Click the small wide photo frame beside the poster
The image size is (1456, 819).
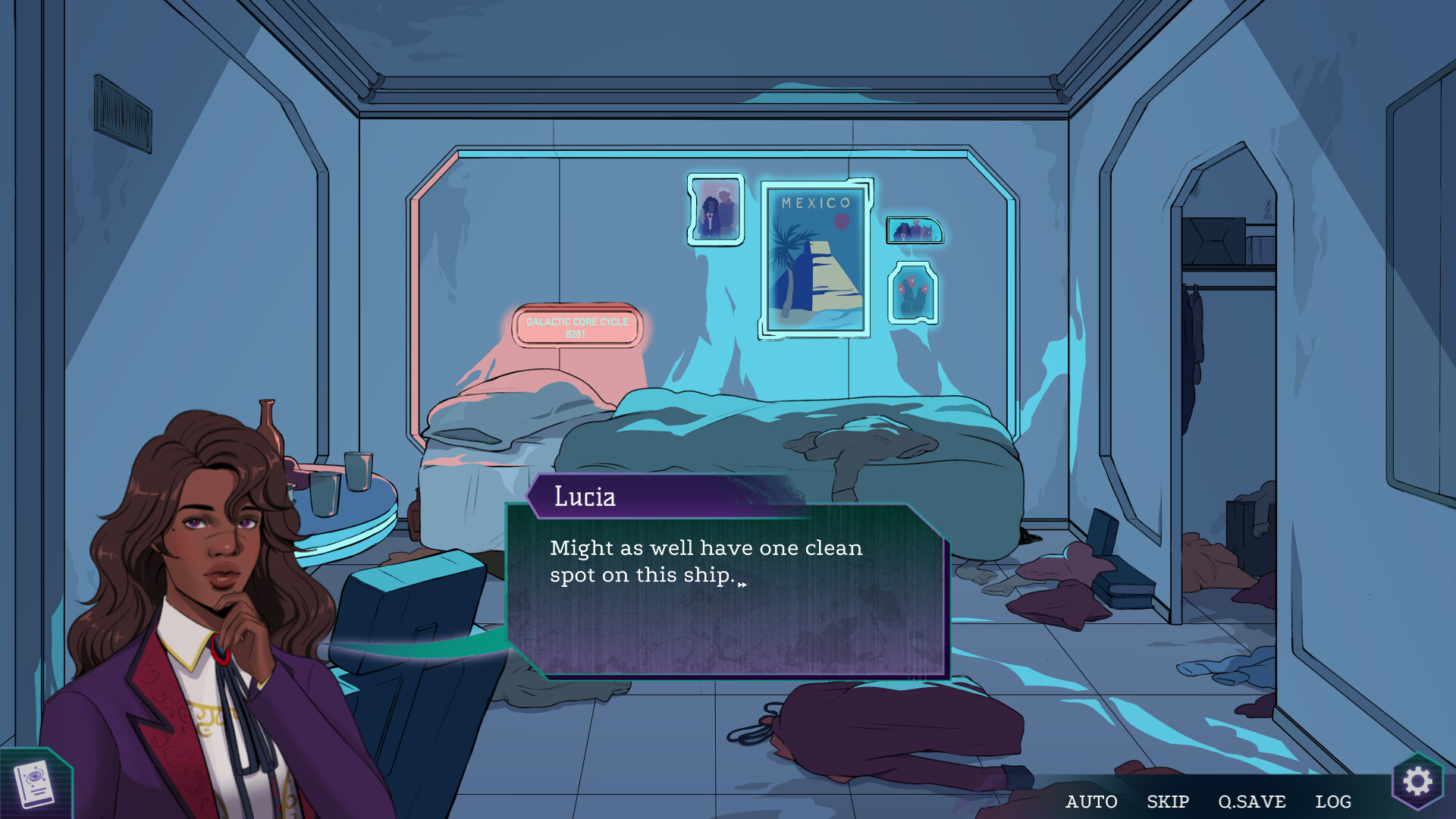point(914,228)
